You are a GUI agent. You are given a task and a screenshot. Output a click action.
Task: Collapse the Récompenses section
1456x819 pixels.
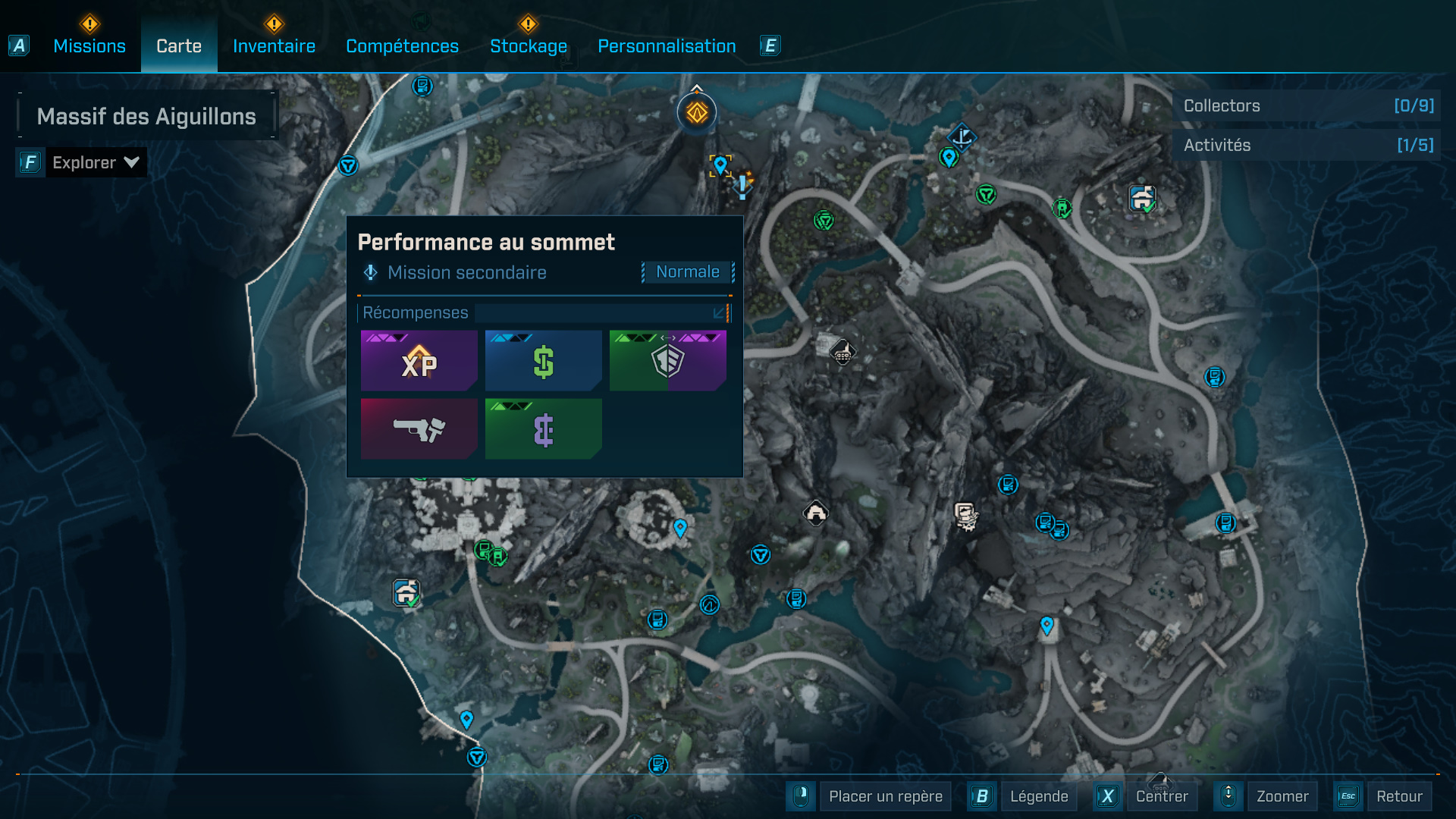click(719, 312)
